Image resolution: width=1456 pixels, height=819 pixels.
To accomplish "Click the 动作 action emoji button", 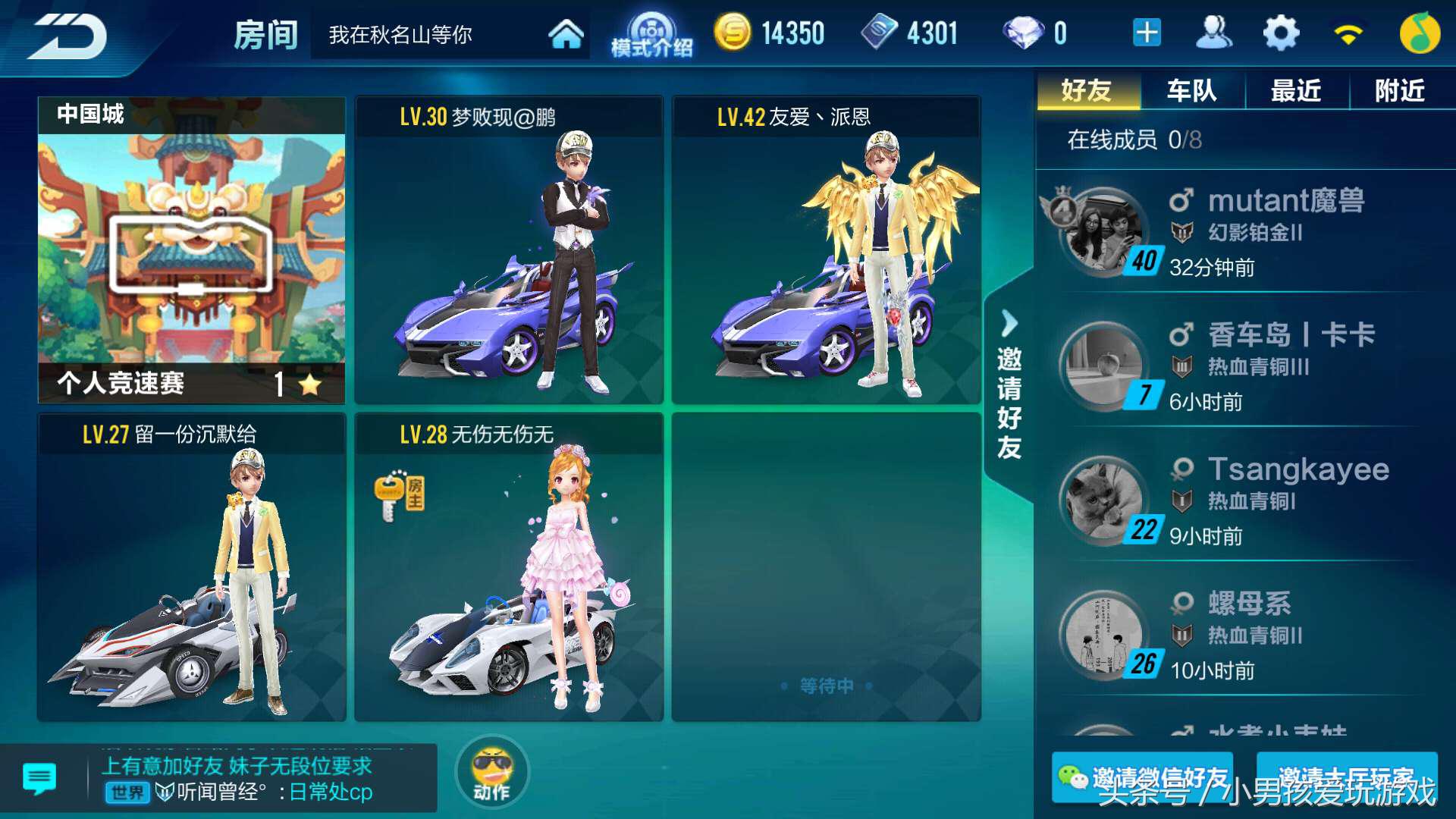I will pyautogui.click(x=491, y=771).
